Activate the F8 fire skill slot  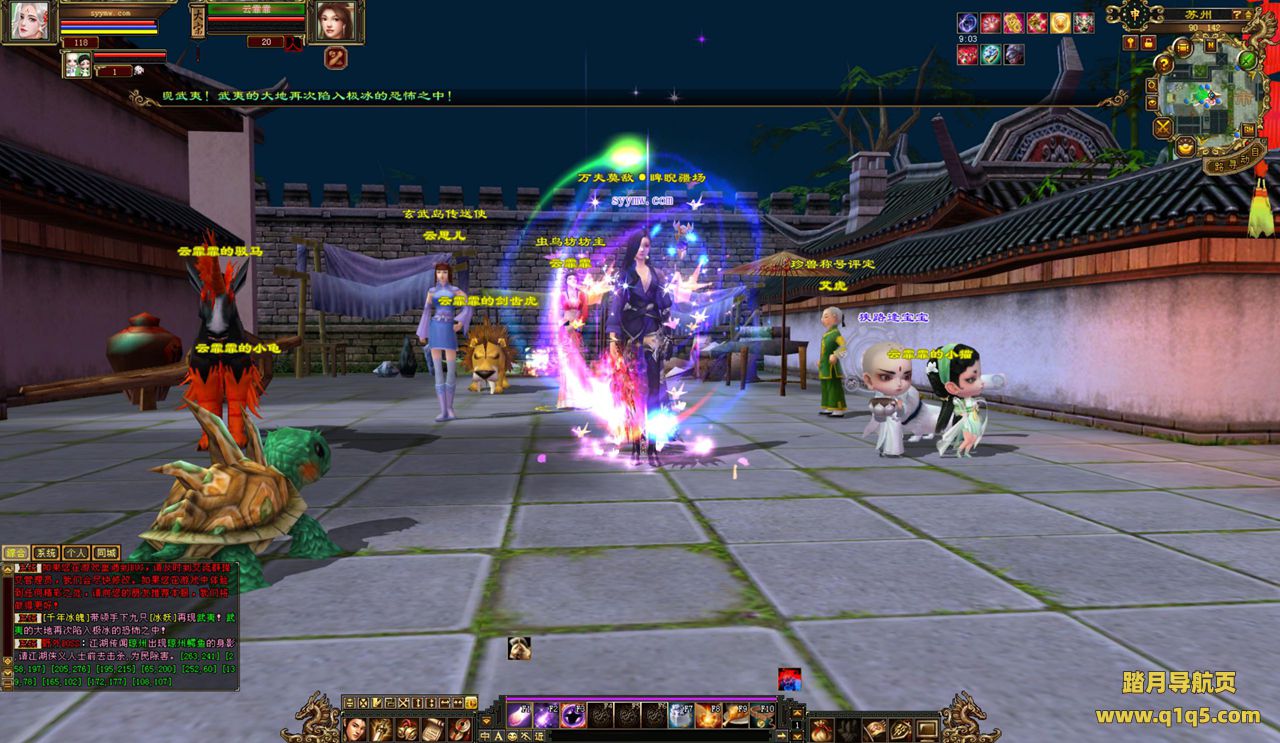tap(709, 715)
